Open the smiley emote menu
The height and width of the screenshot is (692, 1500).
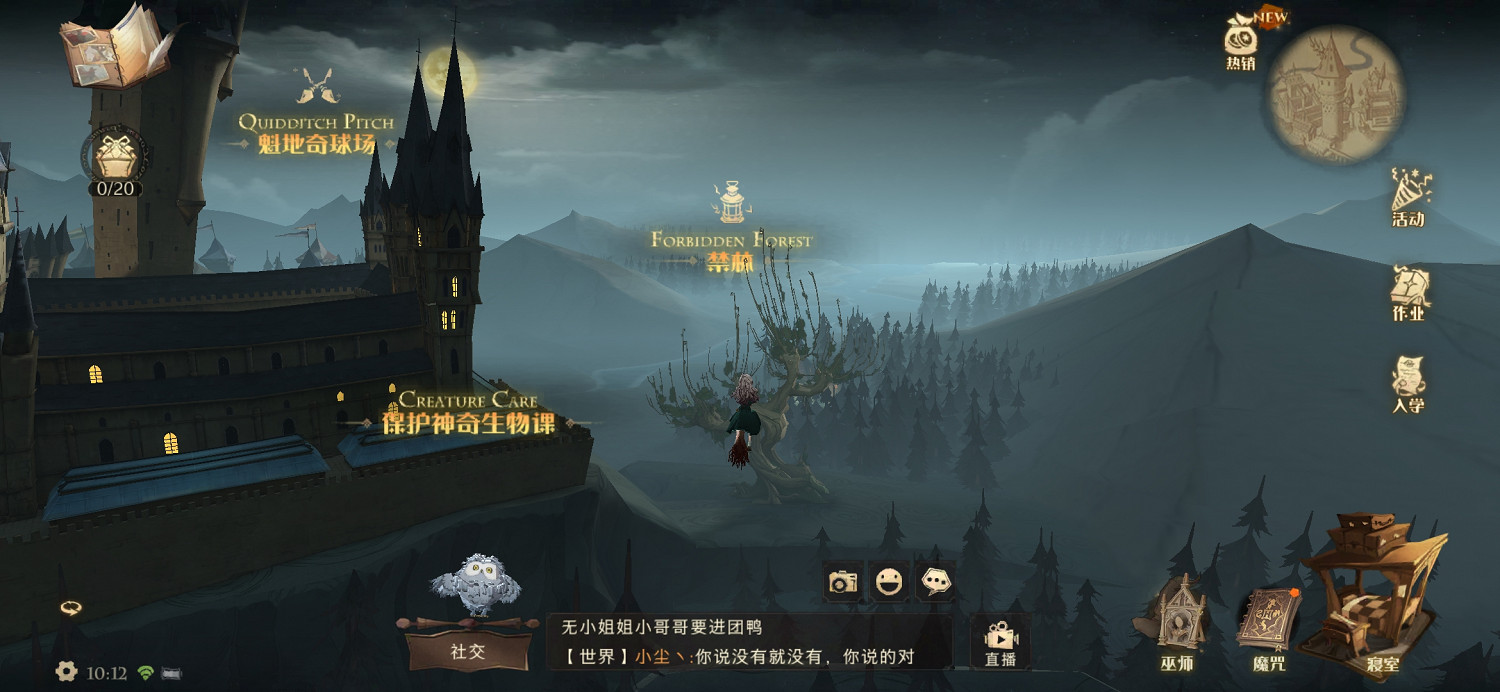[x=889, y=581]
